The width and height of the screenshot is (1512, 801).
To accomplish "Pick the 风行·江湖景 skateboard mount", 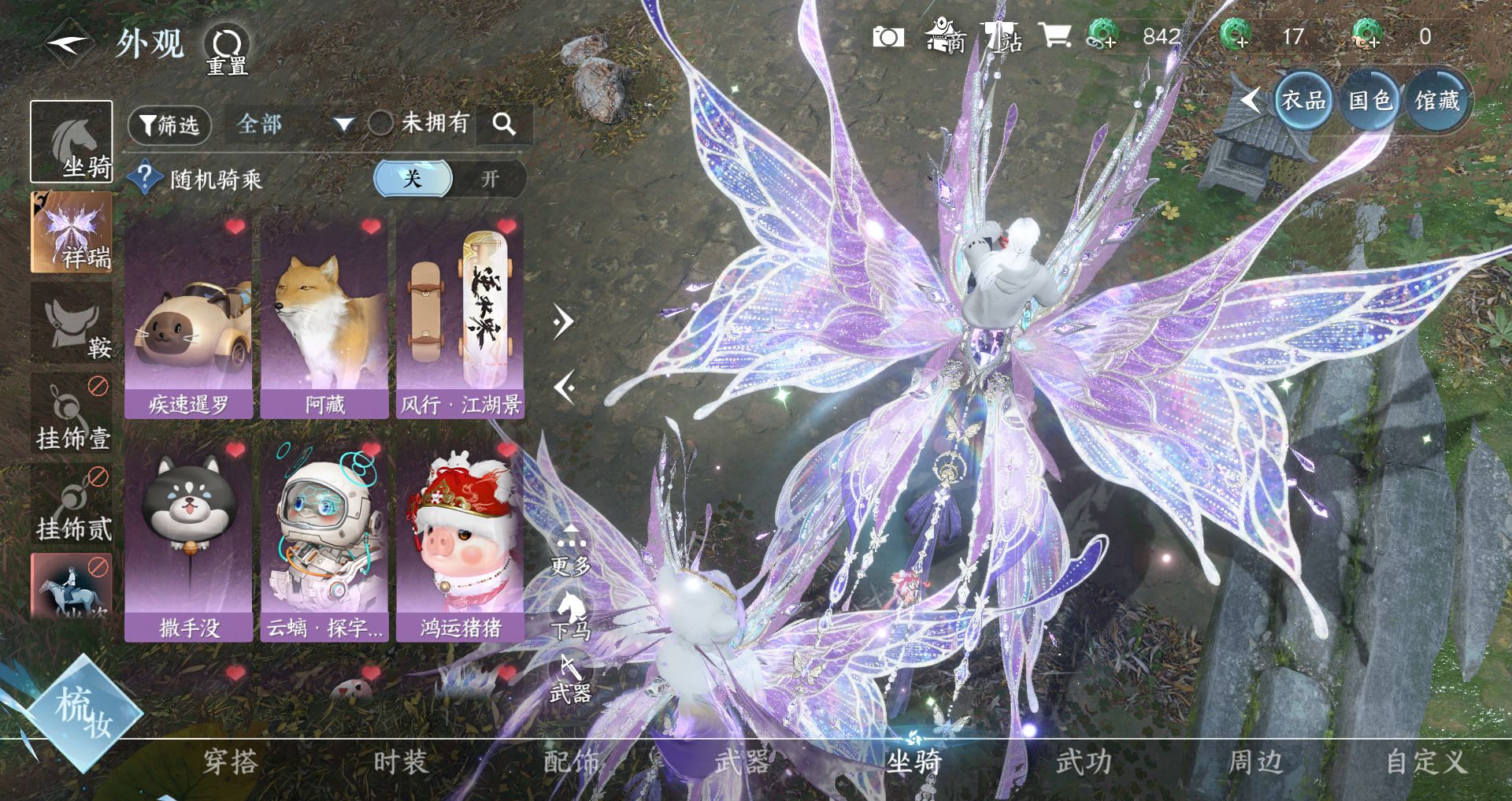I will pyautogui.click(x=461, y=317).
